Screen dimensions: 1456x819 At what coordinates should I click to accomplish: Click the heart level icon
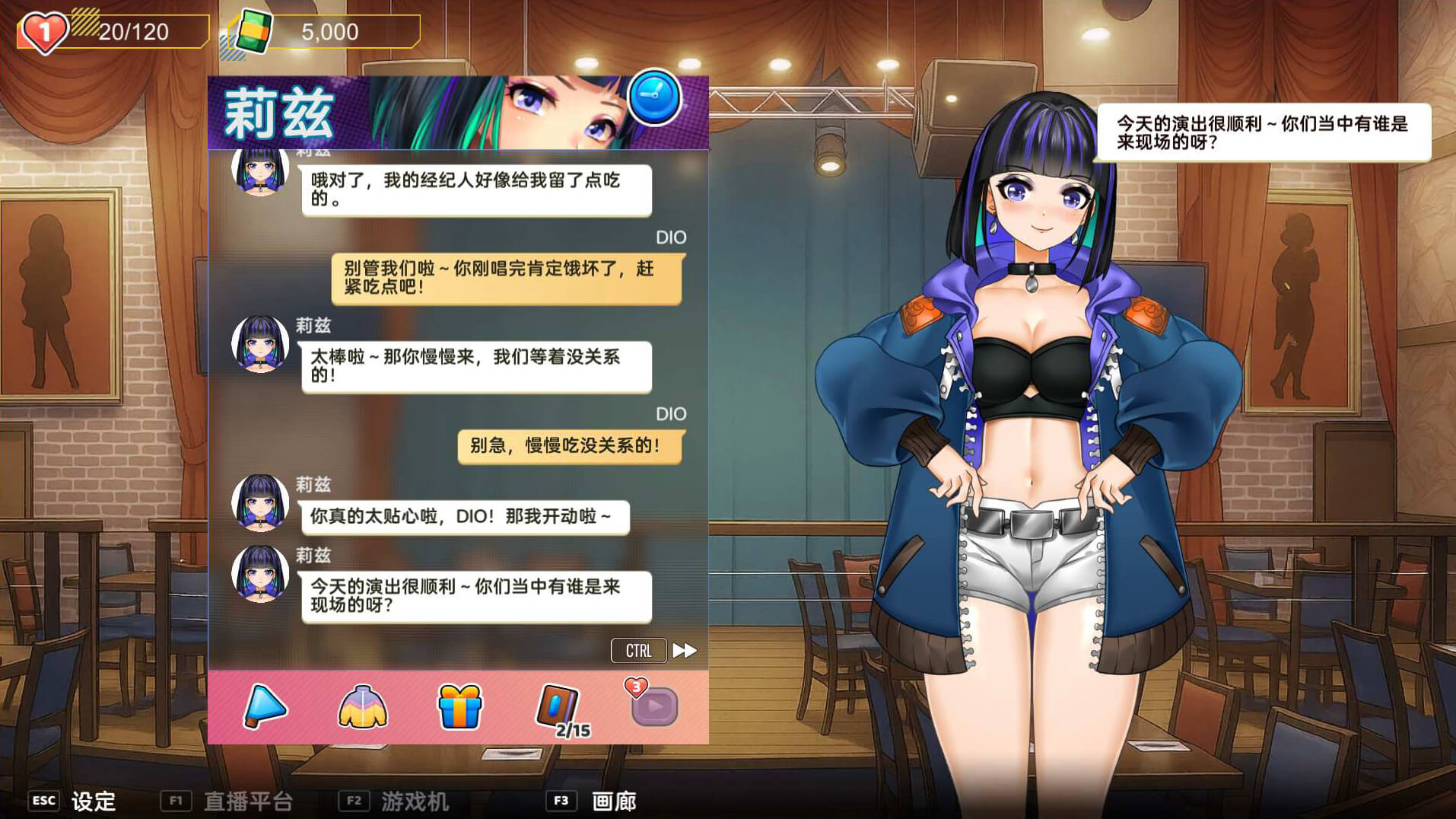click(x=44, y=32)
